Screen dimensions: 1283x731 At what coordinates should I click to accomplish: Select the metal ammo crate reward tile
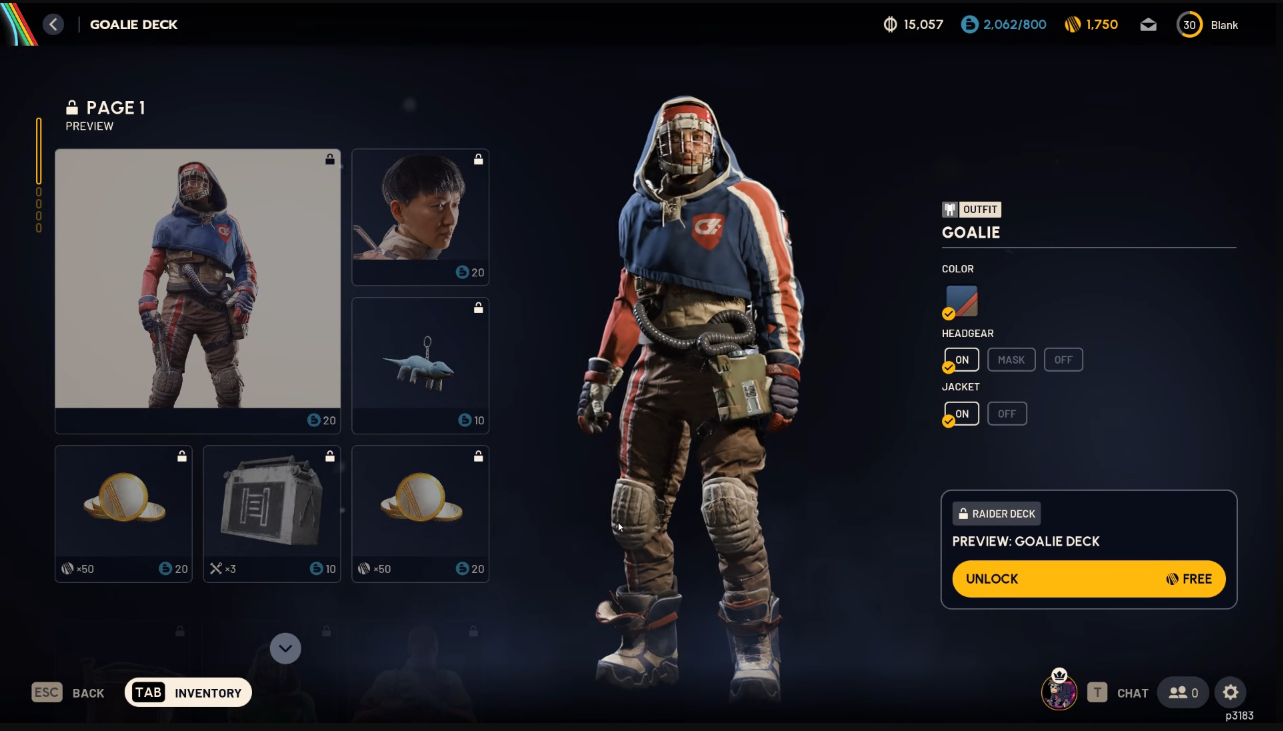271,513
